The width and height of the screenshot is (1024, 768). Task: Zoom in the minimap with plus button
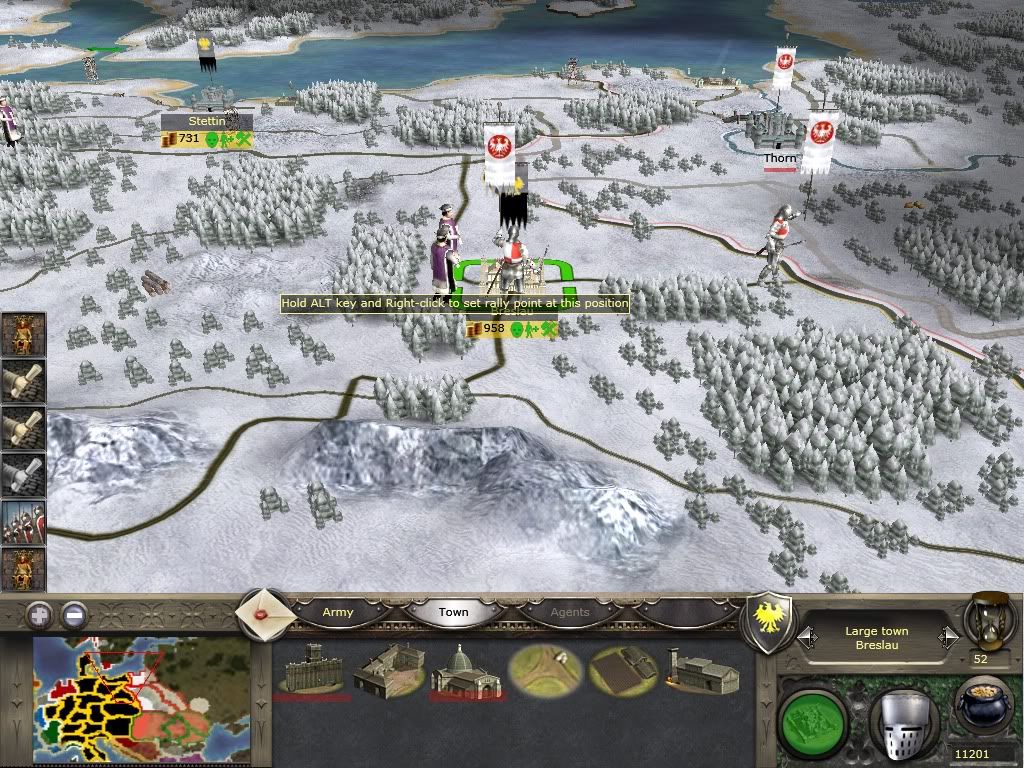pyautogui.click(x=39, y=613)
